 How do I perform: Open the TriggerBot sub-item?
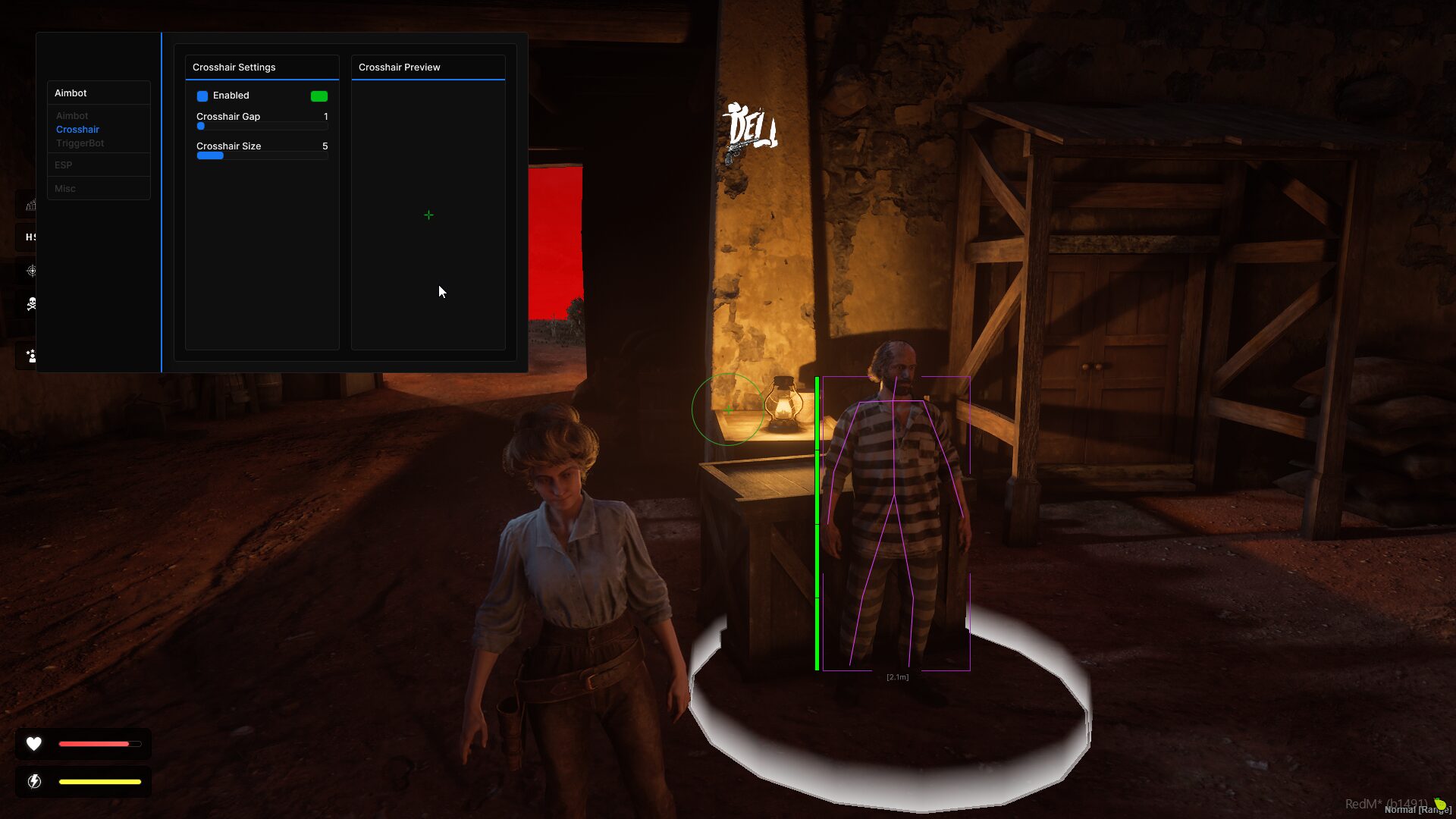coord(80,143)
